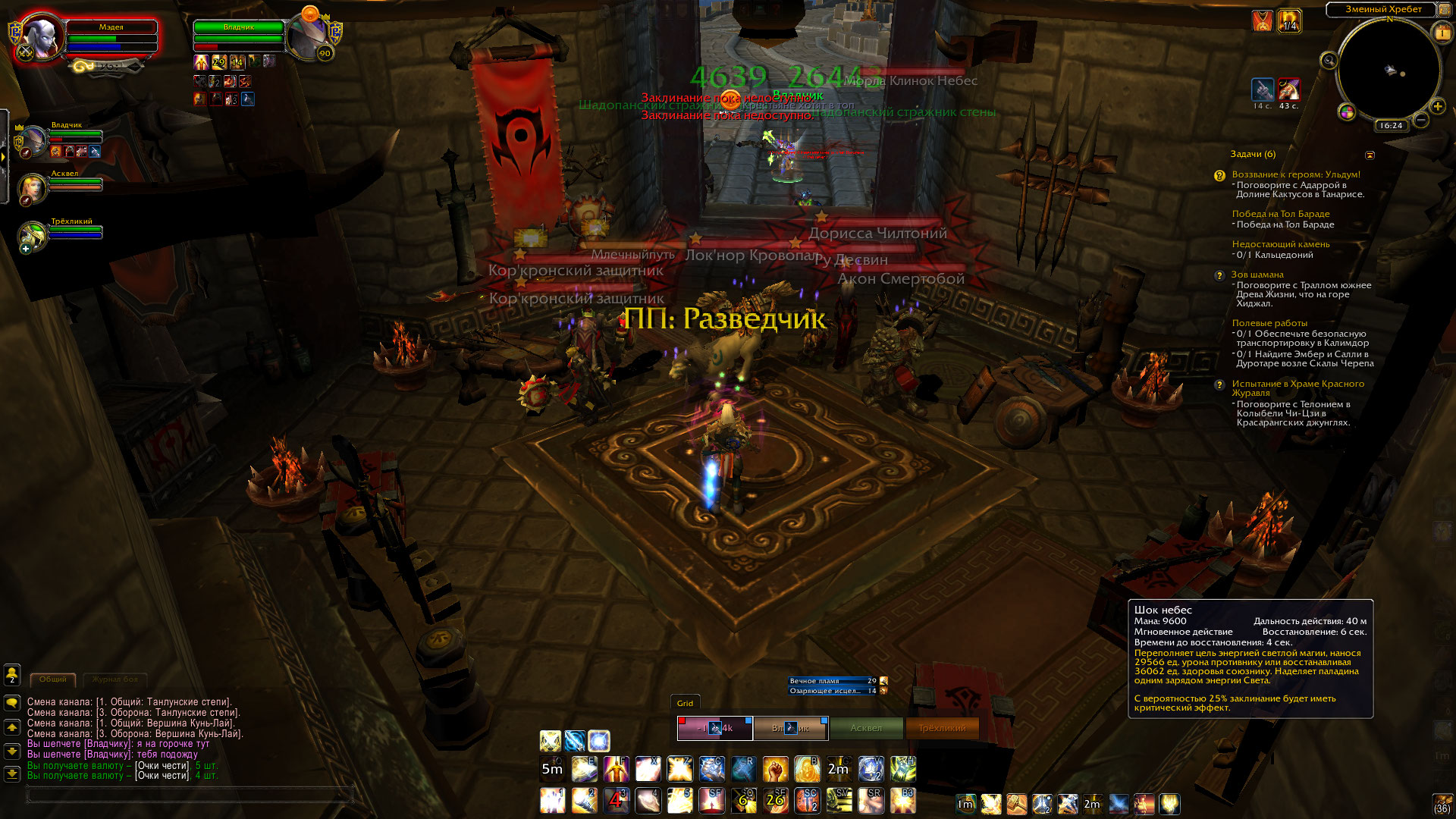The height and width of the screenshot is (819, 1456).
Task: Zoom in the minimap with plus button
Action: [1437, 106]
